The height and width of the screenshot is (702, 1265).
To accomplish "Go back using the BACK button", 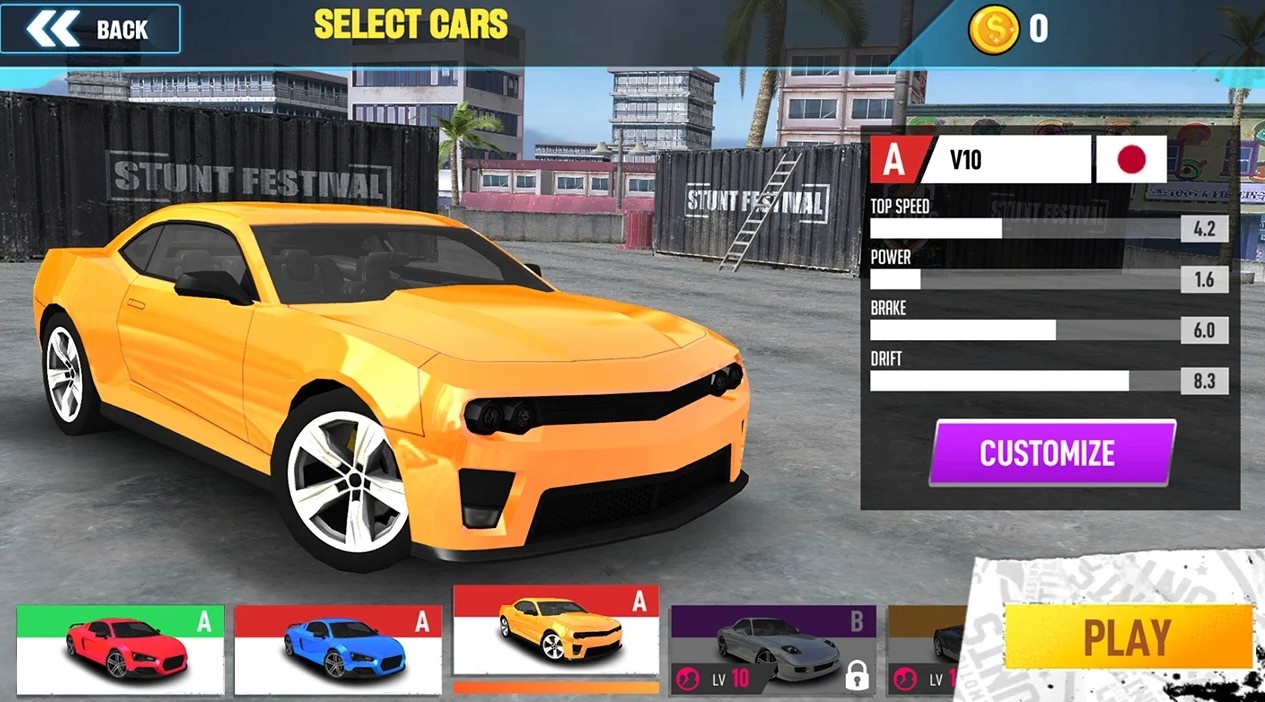I will tap(90, 29).
